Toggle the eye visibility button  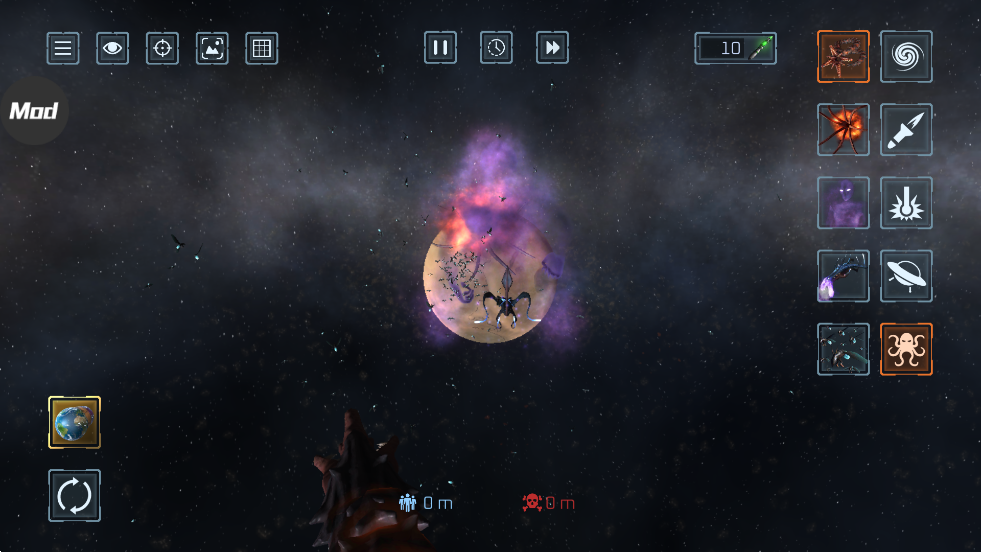113,48
